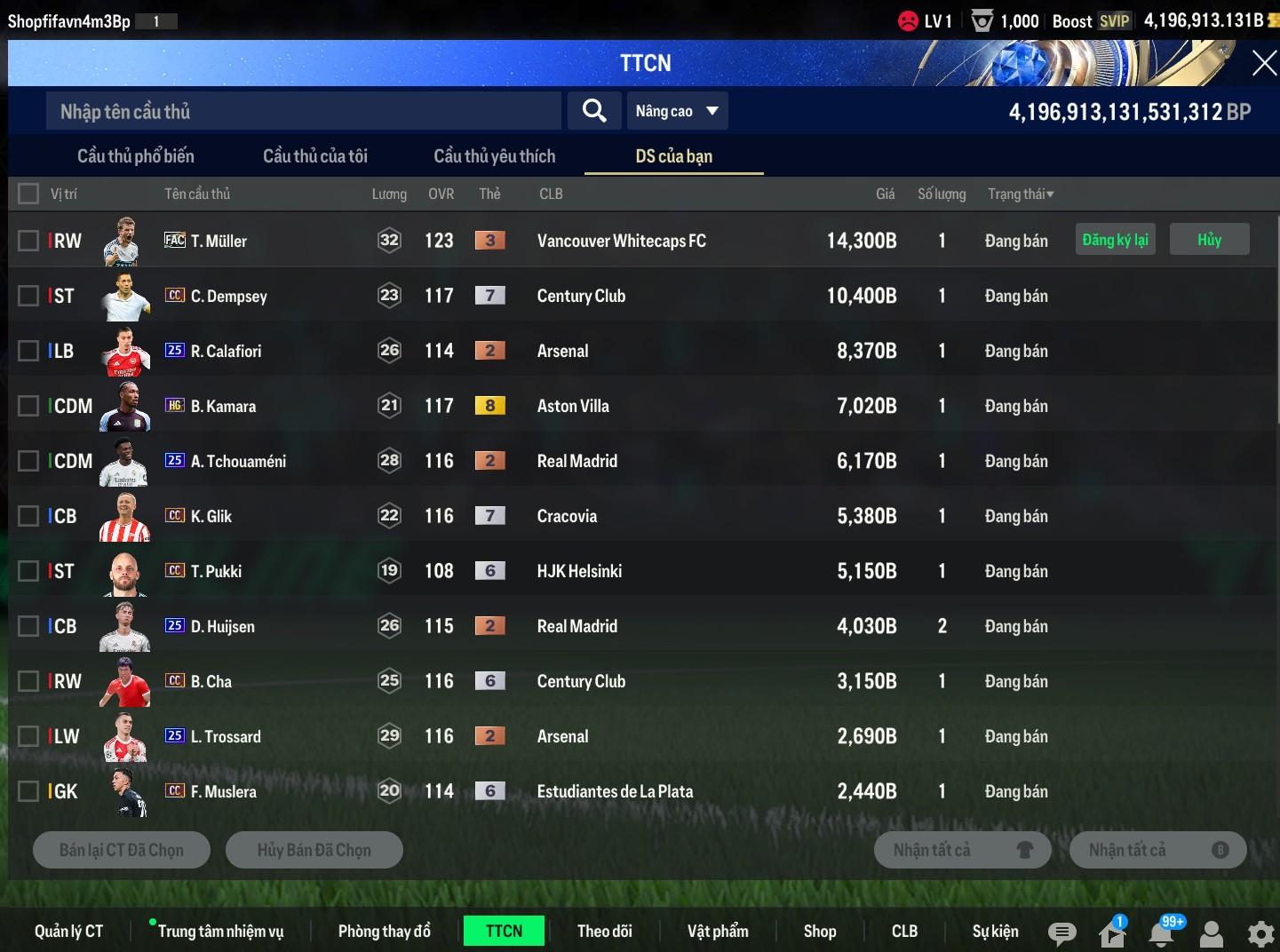1280x952 pixels.
Task: Type in the player name search field
Action: pyautogui.click(x=302, y=111)
